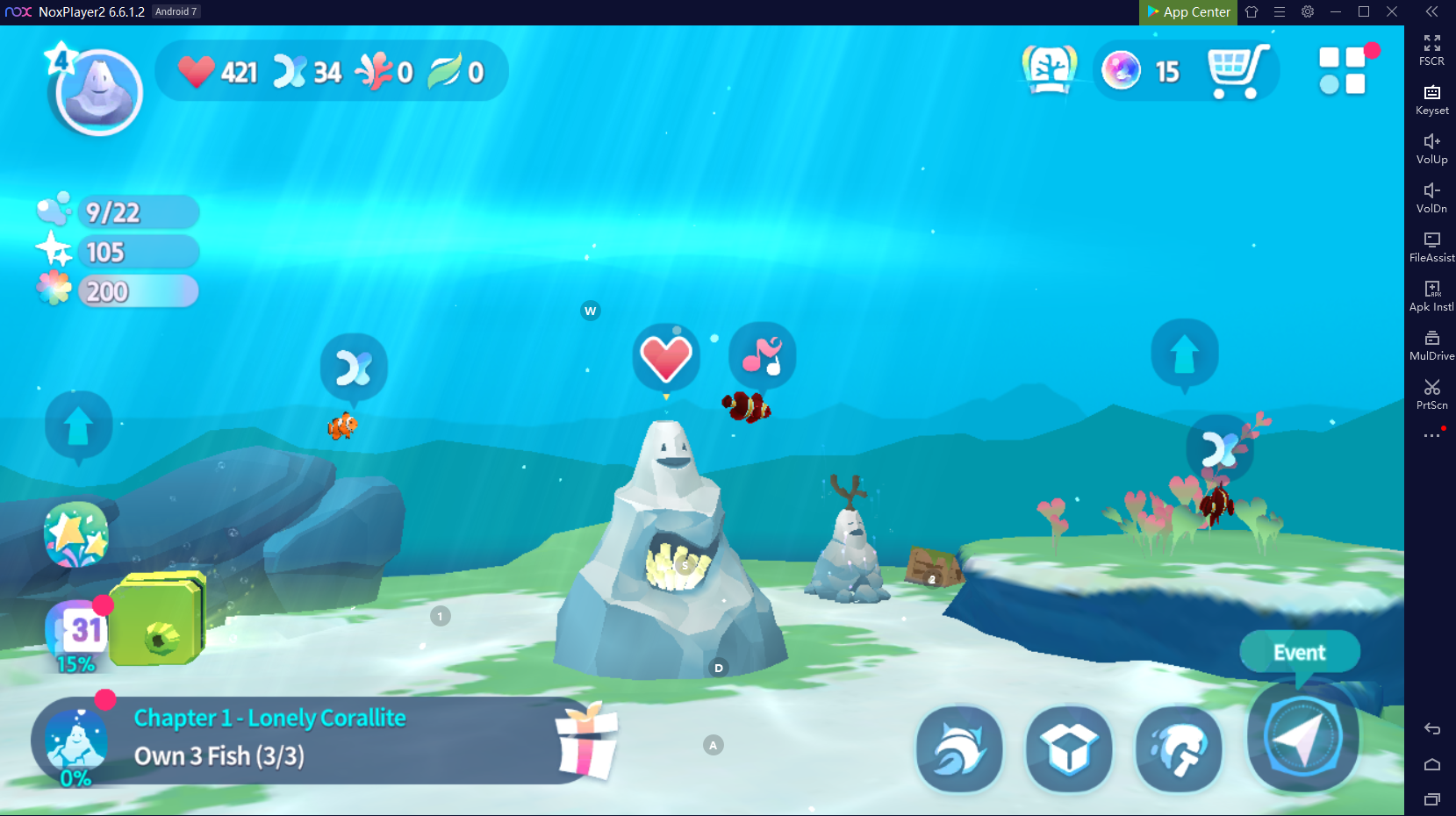
Task: Open the stars and fireworks icon
Action: (76, 534)
